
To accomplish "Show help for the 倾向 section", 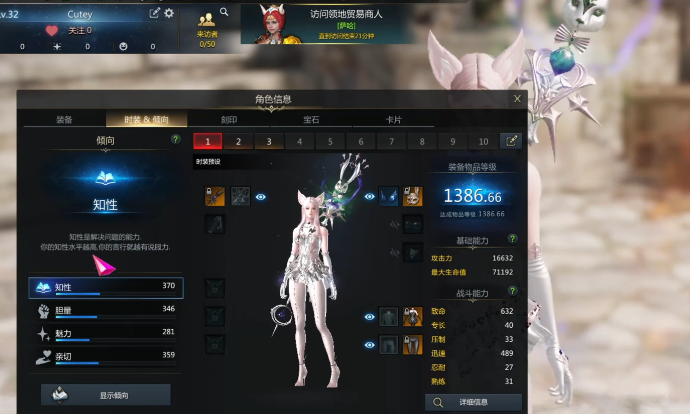I will (176, 140).
